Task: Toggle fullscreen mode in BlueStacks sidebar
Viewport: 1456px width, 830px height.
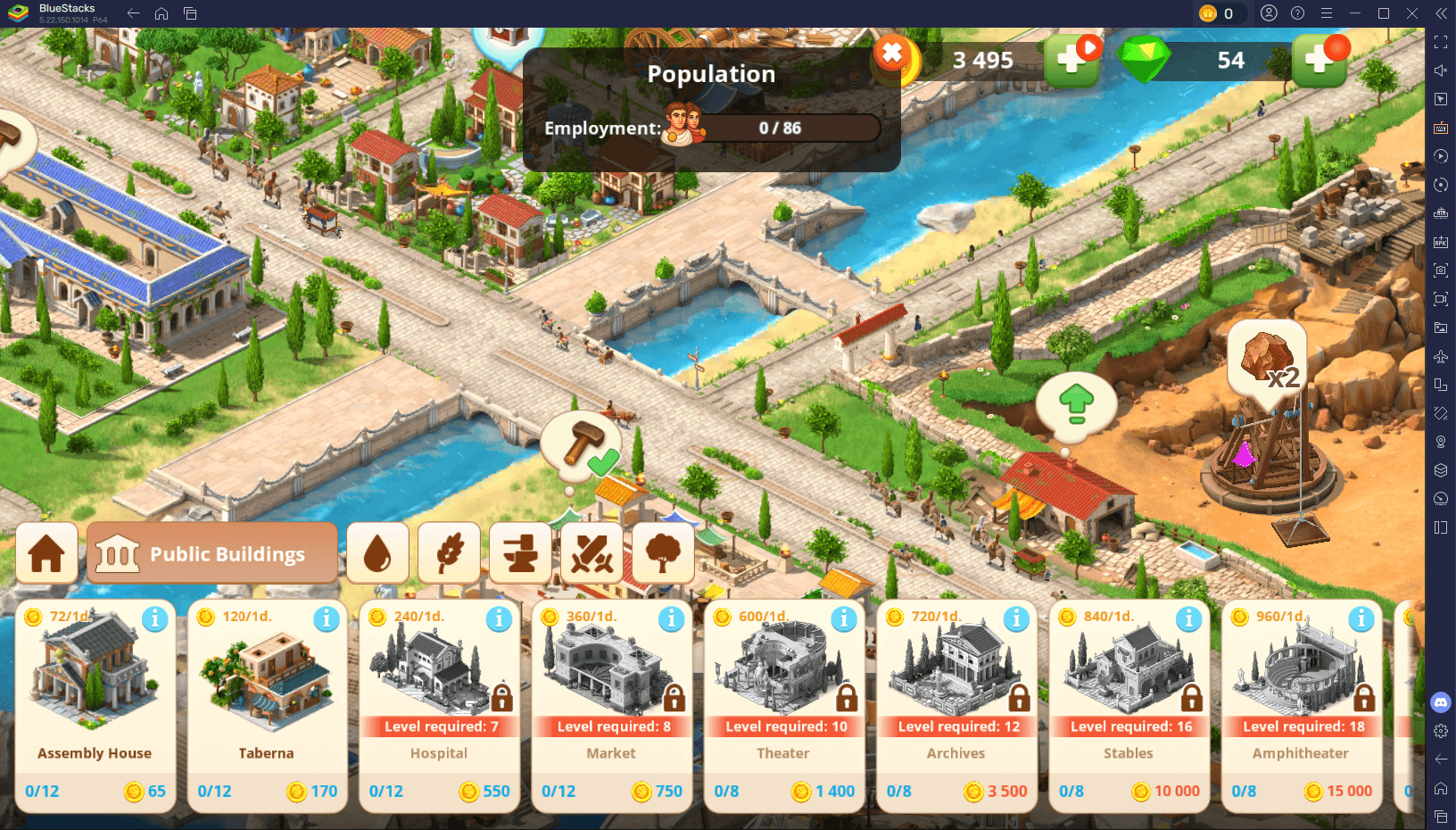Action: pos(1440,41)
